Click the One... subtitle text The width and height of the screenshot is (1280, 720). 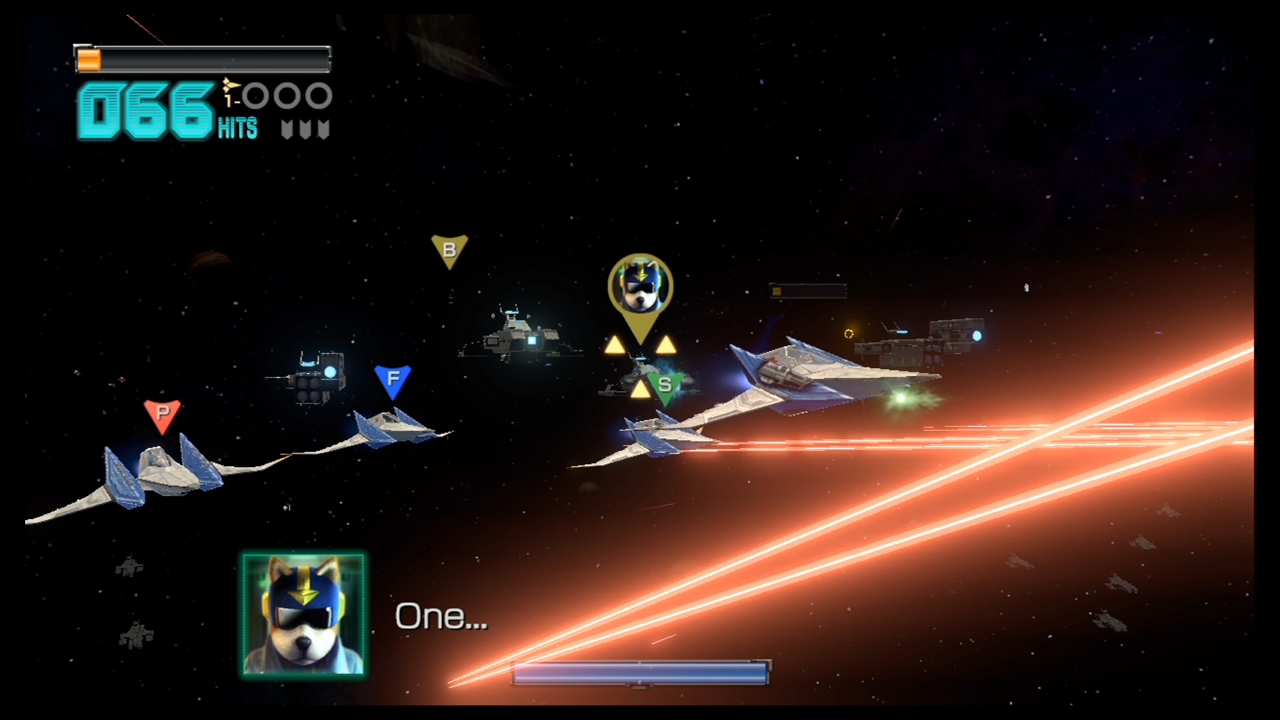click(x=441, y=616)
